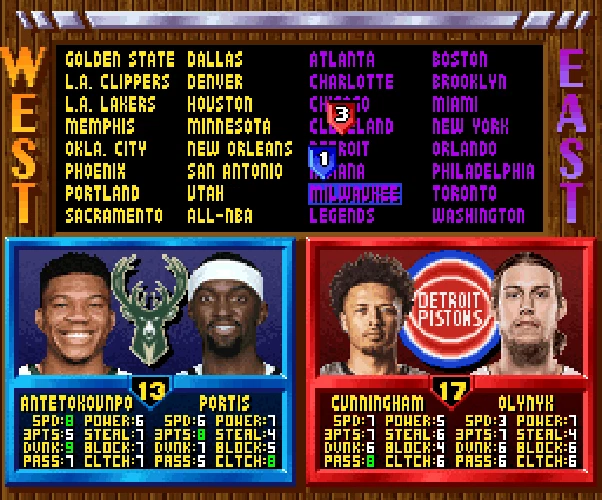This screenshot has width=602, height=500.
Task: Select Golden State from the West list
Action: point(120,60)
